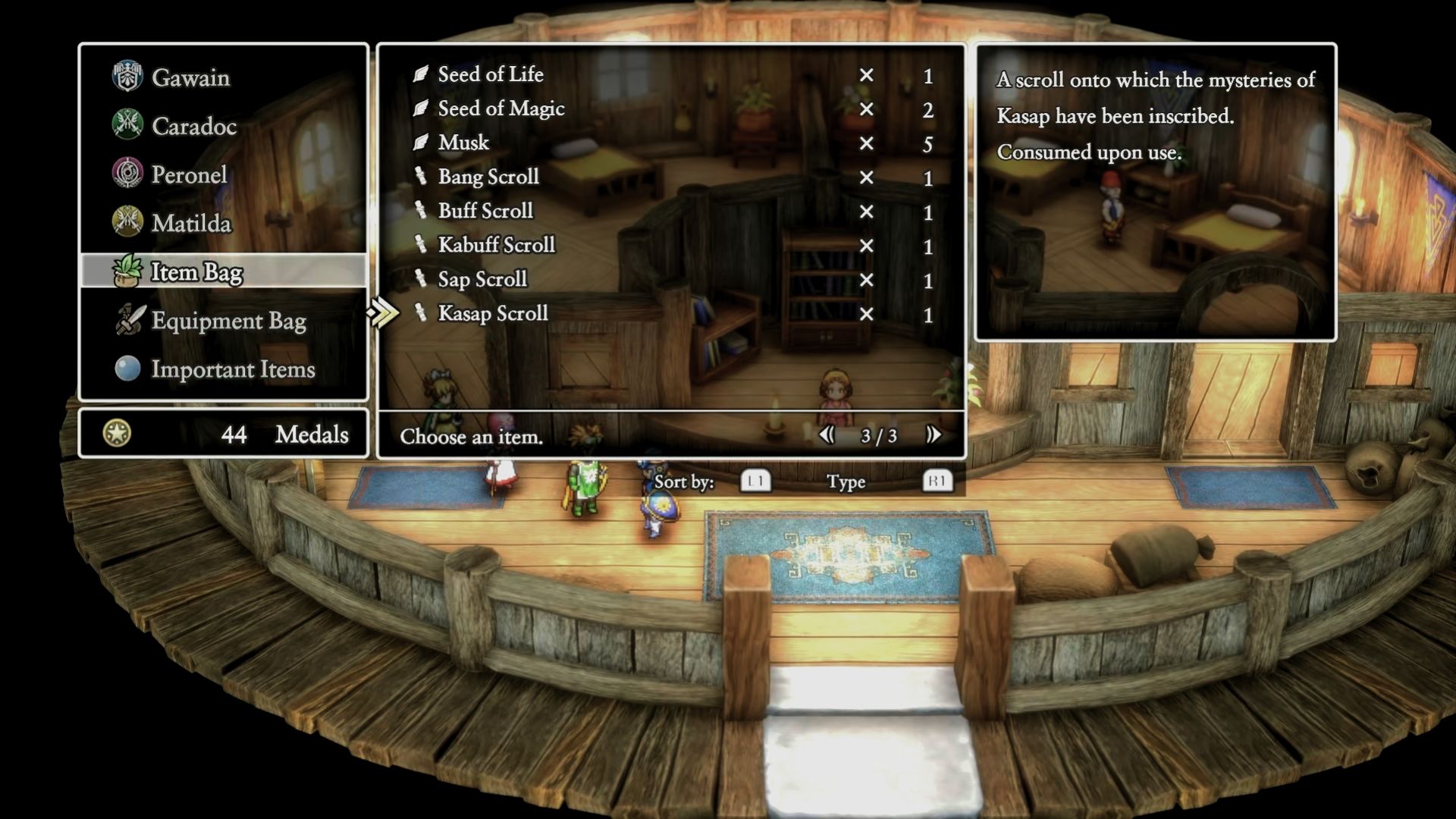Image resolution: width=1456 pixels, height=819 pixels.
Task: Open the Important Items list
Action: click(233, 369)
